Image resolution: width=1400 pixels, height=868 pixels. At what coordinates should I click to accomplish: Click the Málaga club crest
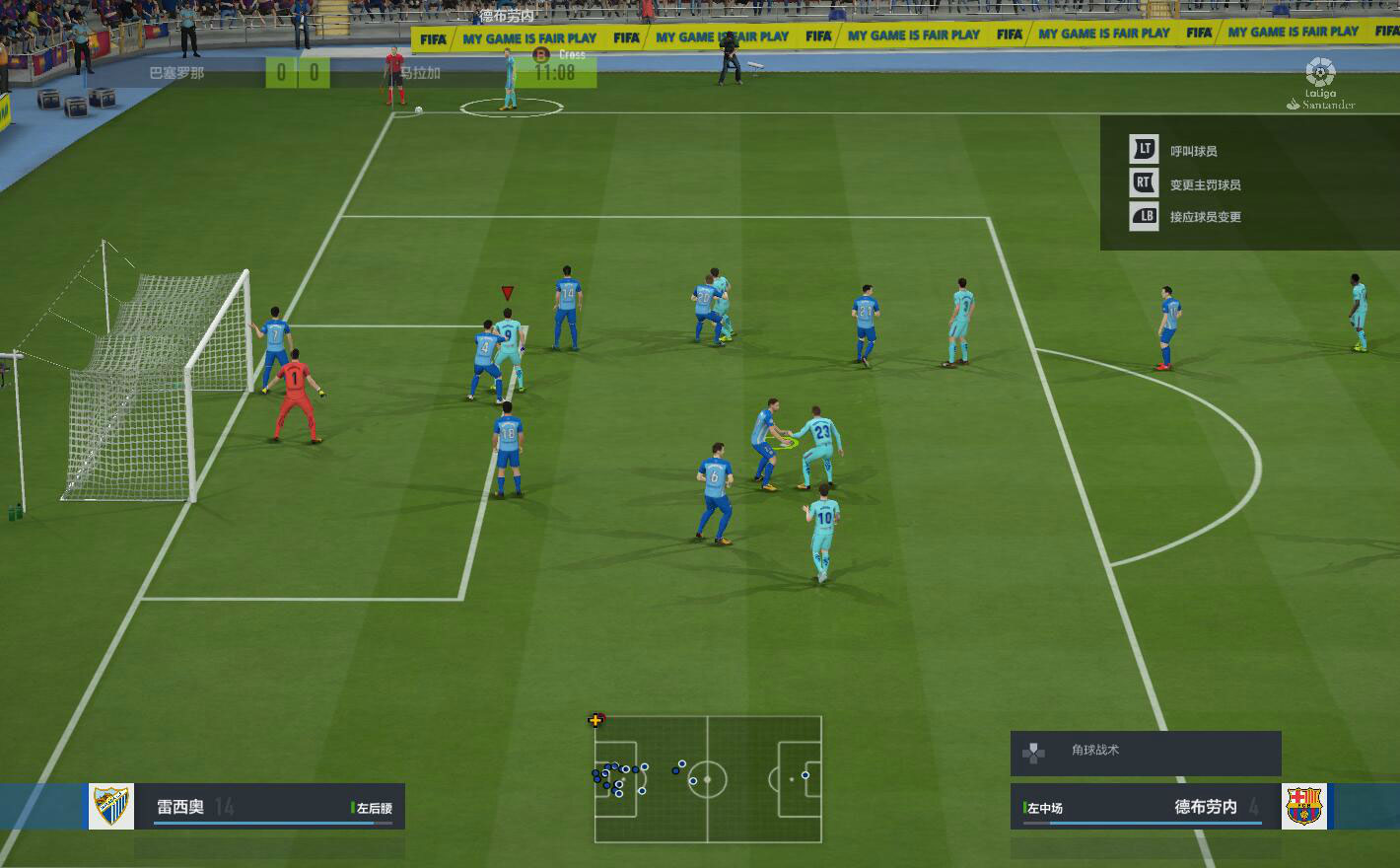pos(111,807)
